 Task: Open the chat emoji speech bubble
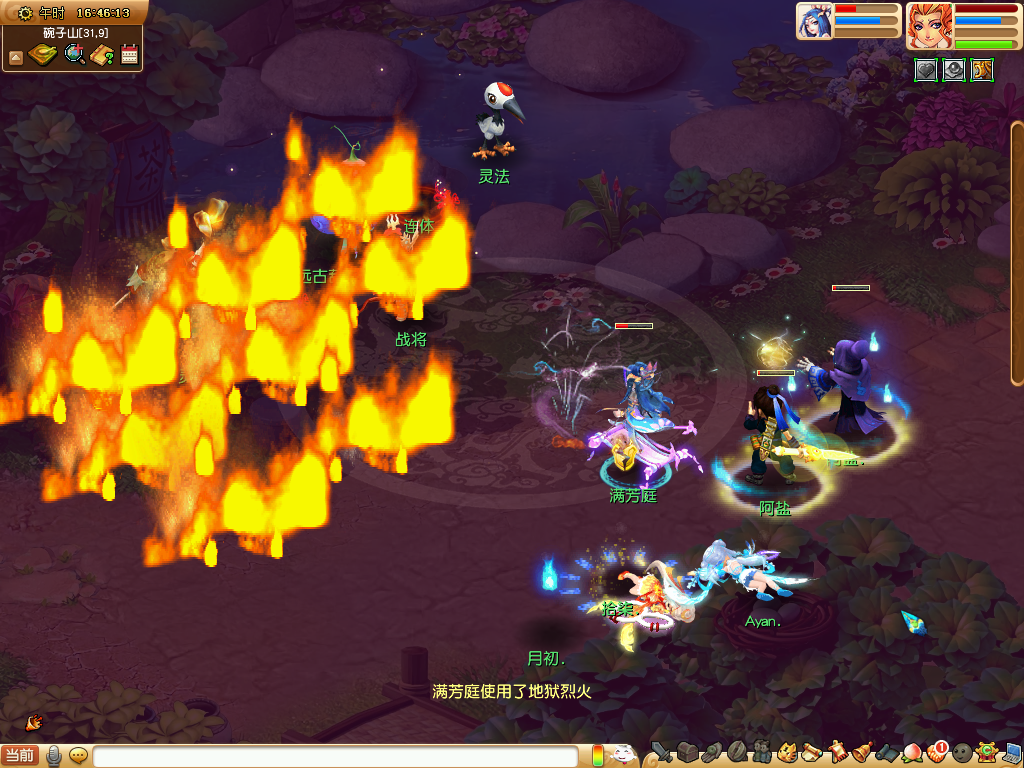tap(78, 756)
